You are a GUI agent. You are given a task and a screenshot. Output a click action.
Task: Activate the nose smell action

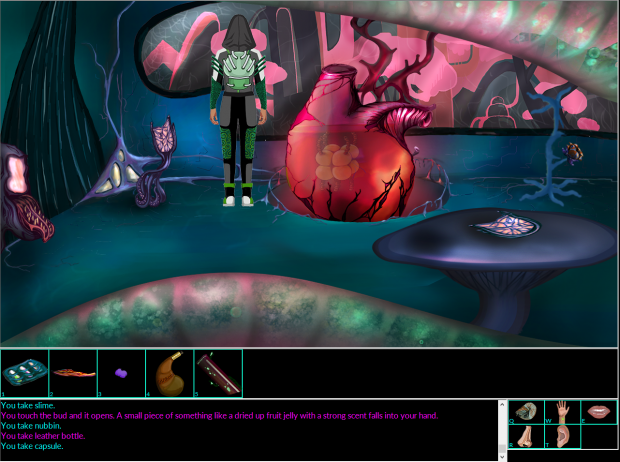click(527, 437)
